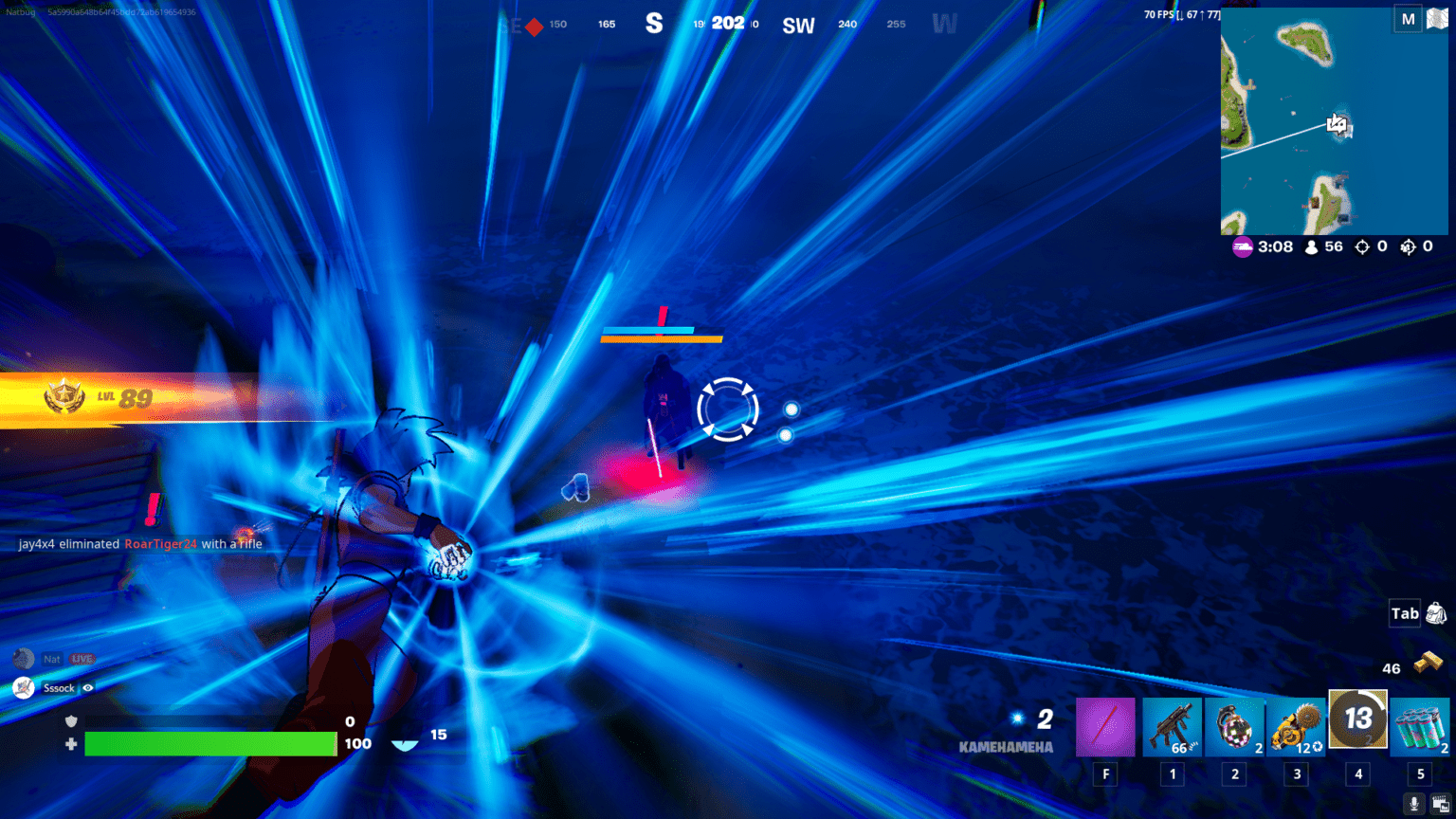1456x819 pixels.
Task: Click the map sheet icon top right corner
Action: pos(1436,18)
